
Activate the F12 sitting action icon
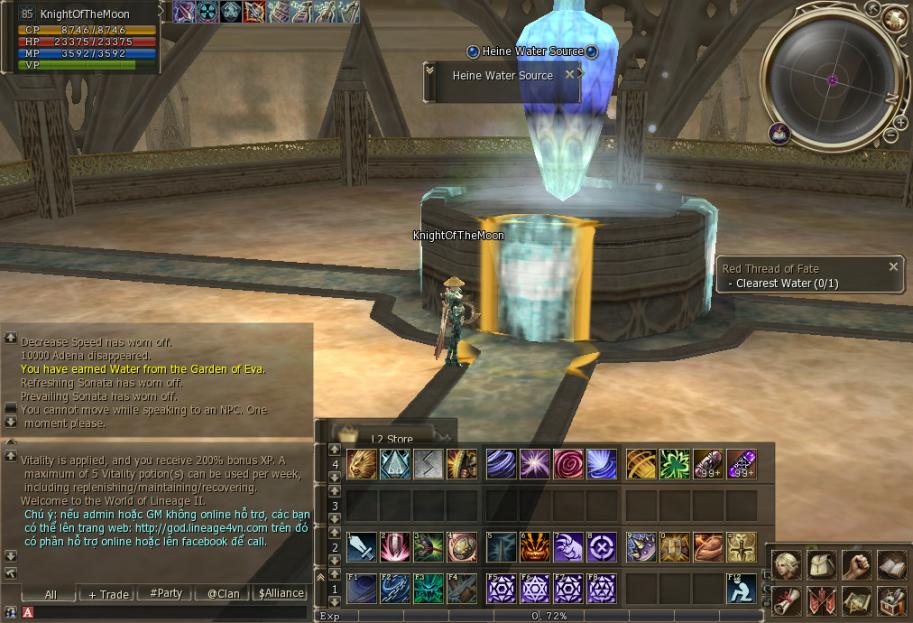pyautogui.click(x=740, y=588)
